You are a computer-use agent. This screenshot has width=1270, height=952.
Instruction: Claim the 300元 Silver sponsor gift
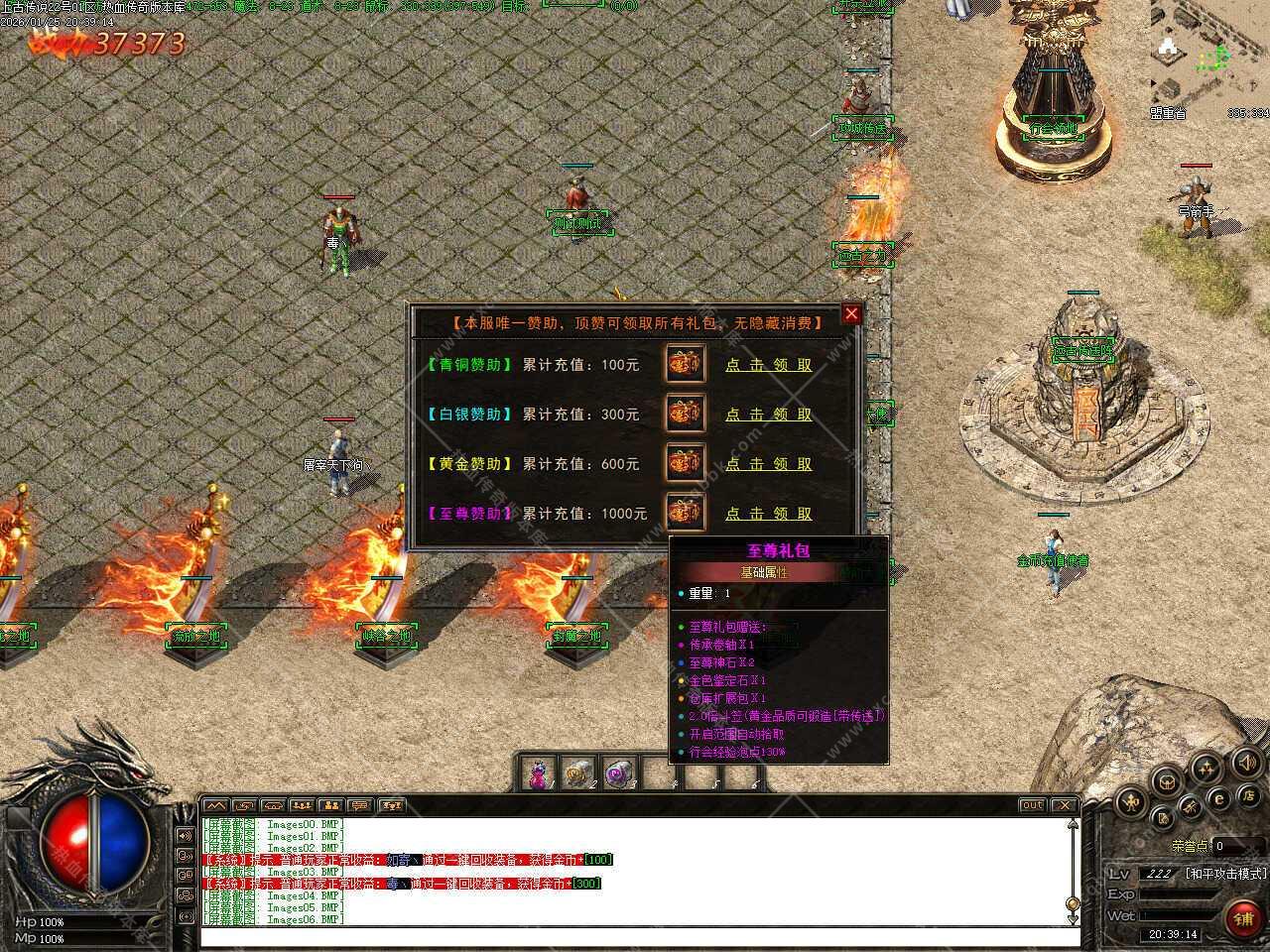point(768,415)
